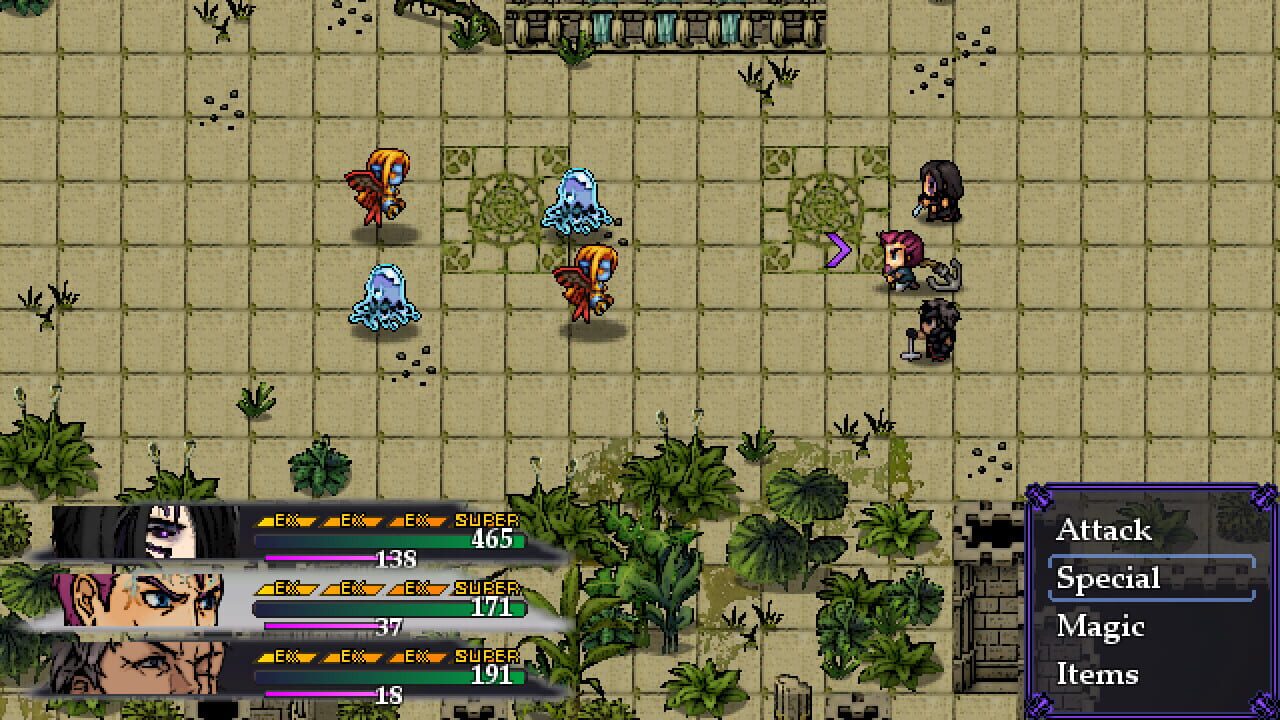
Task: Select the highlighted Special command
Action: point(1108,579)
